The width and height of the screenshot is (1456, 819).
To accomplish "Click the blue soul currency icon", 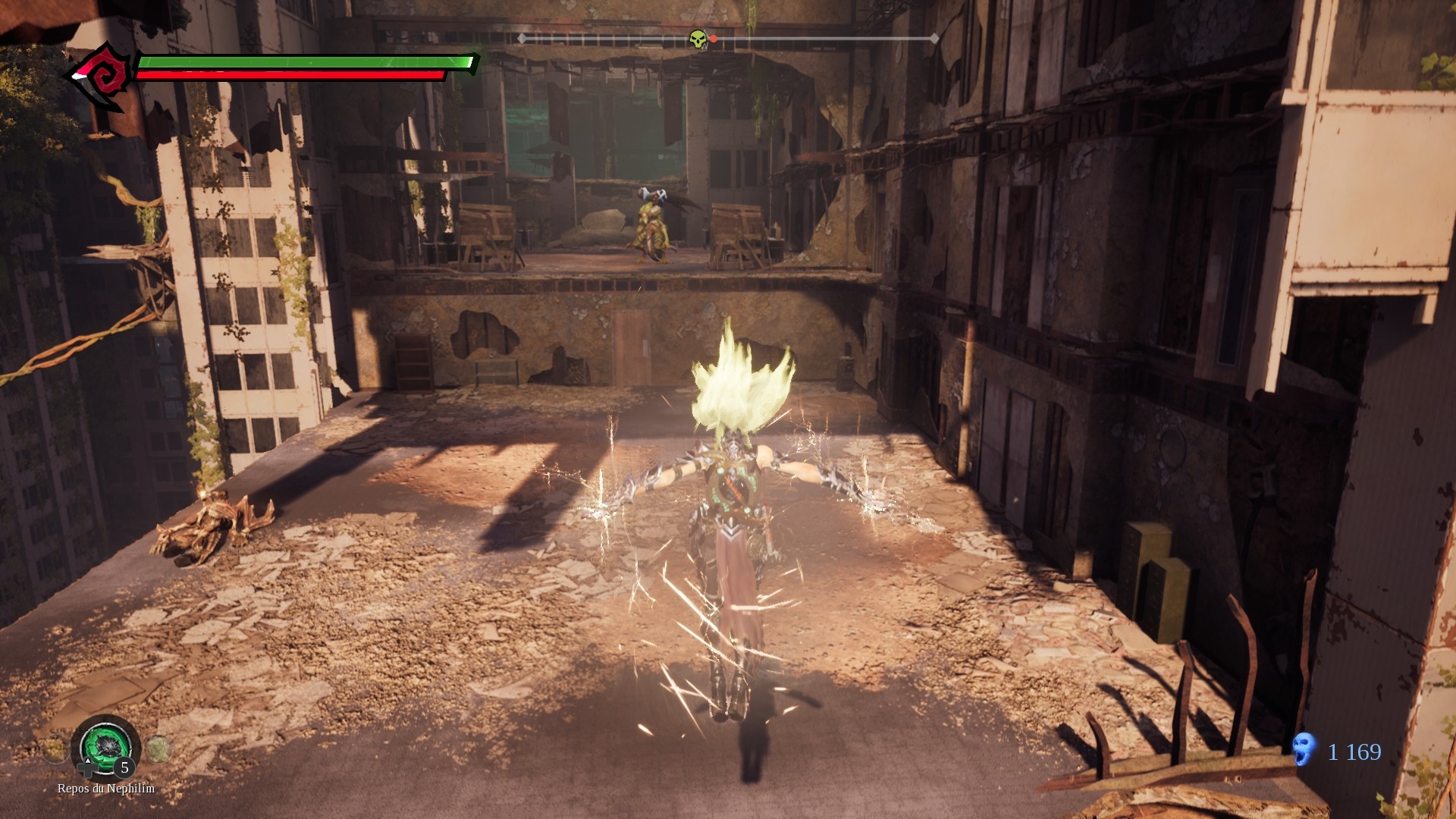I will coord(1304,749).
